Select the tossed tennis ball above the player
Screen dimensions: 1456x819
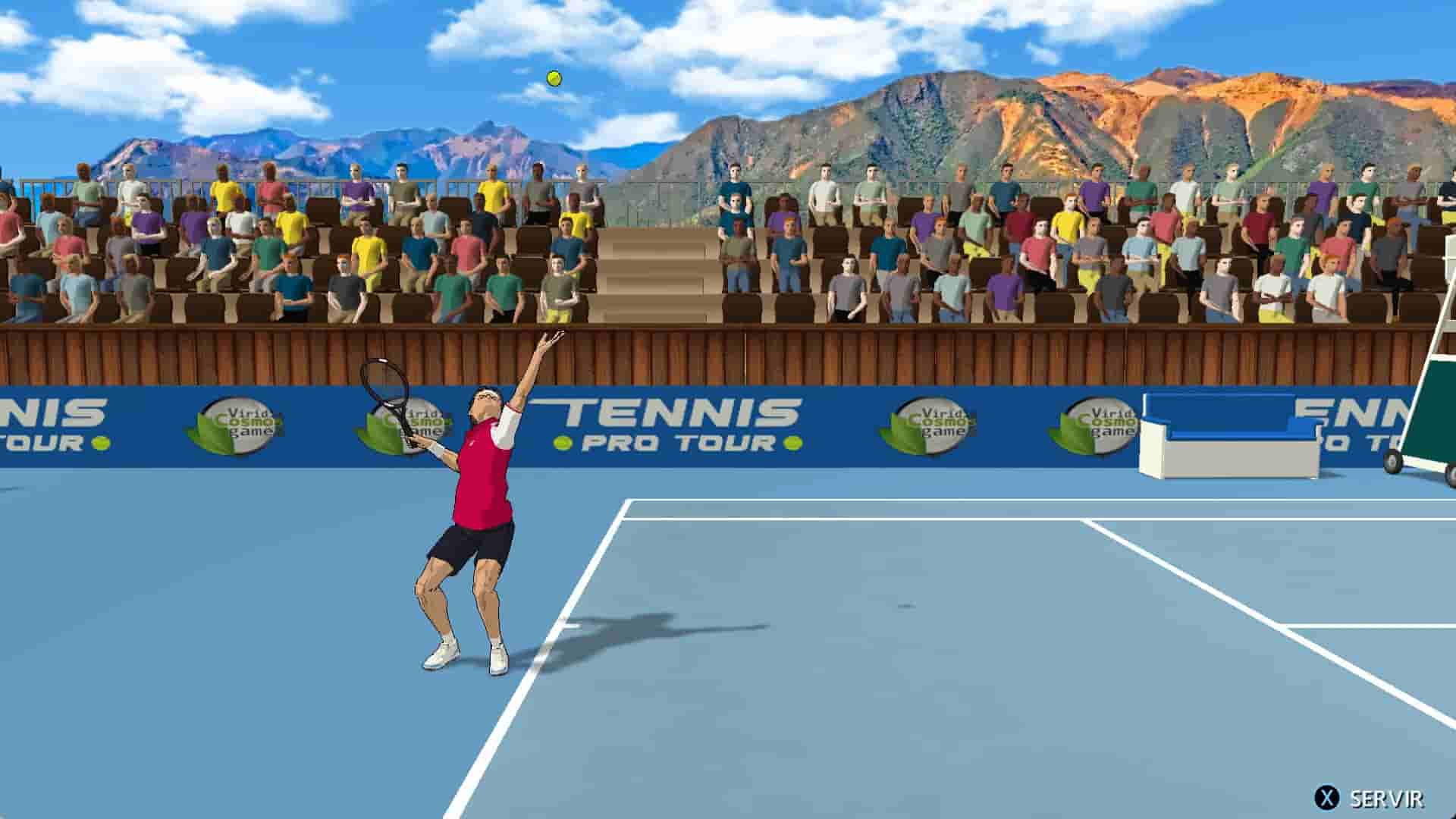(553, 77)
